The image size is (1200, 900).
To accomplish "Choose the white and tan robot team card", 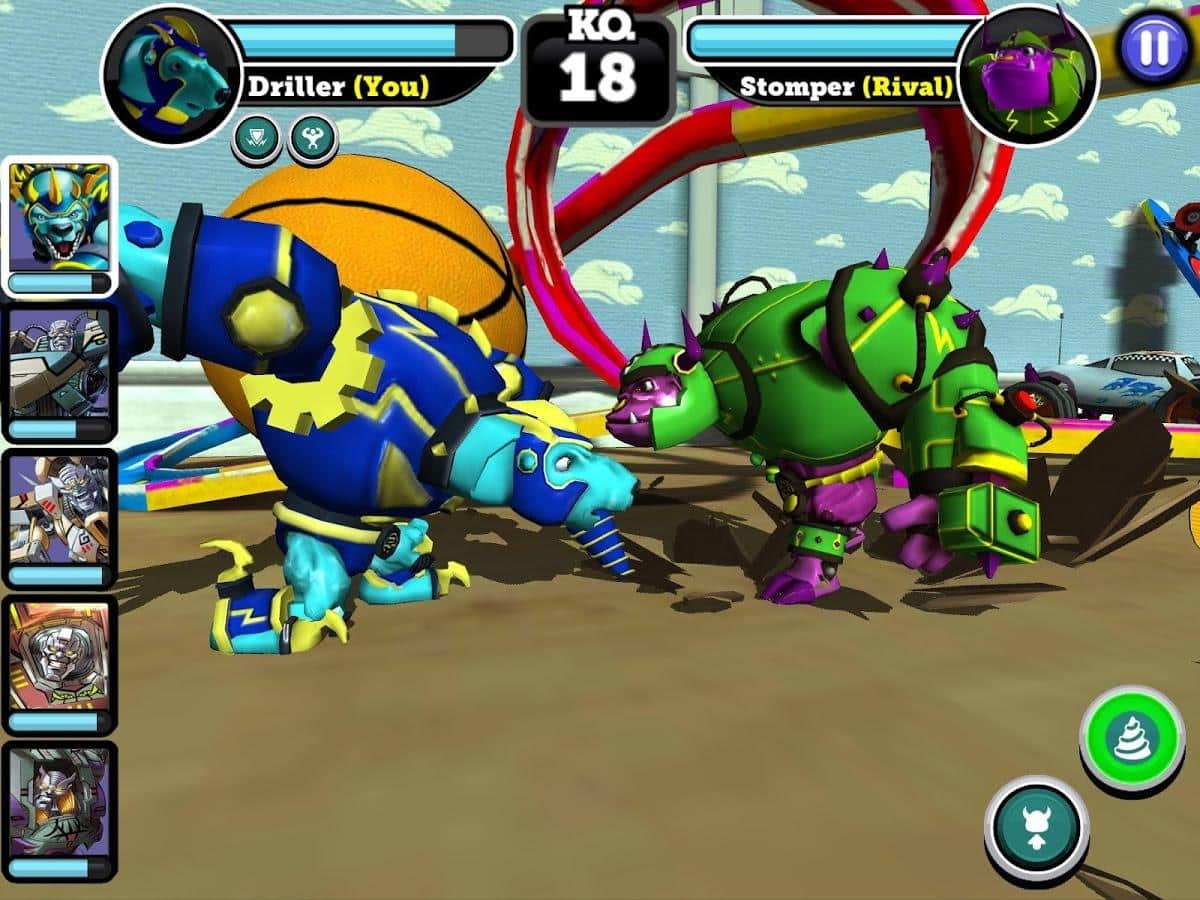I will pos(60,518).
